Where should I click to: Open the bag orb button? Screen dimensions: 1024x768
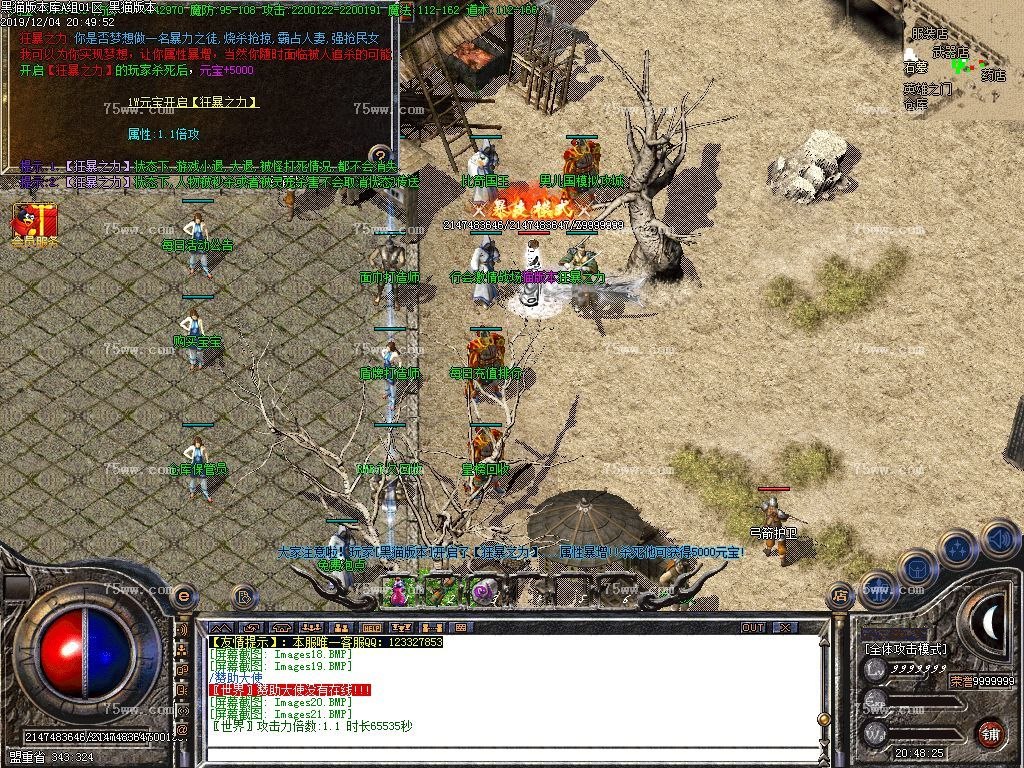point(917,569)
